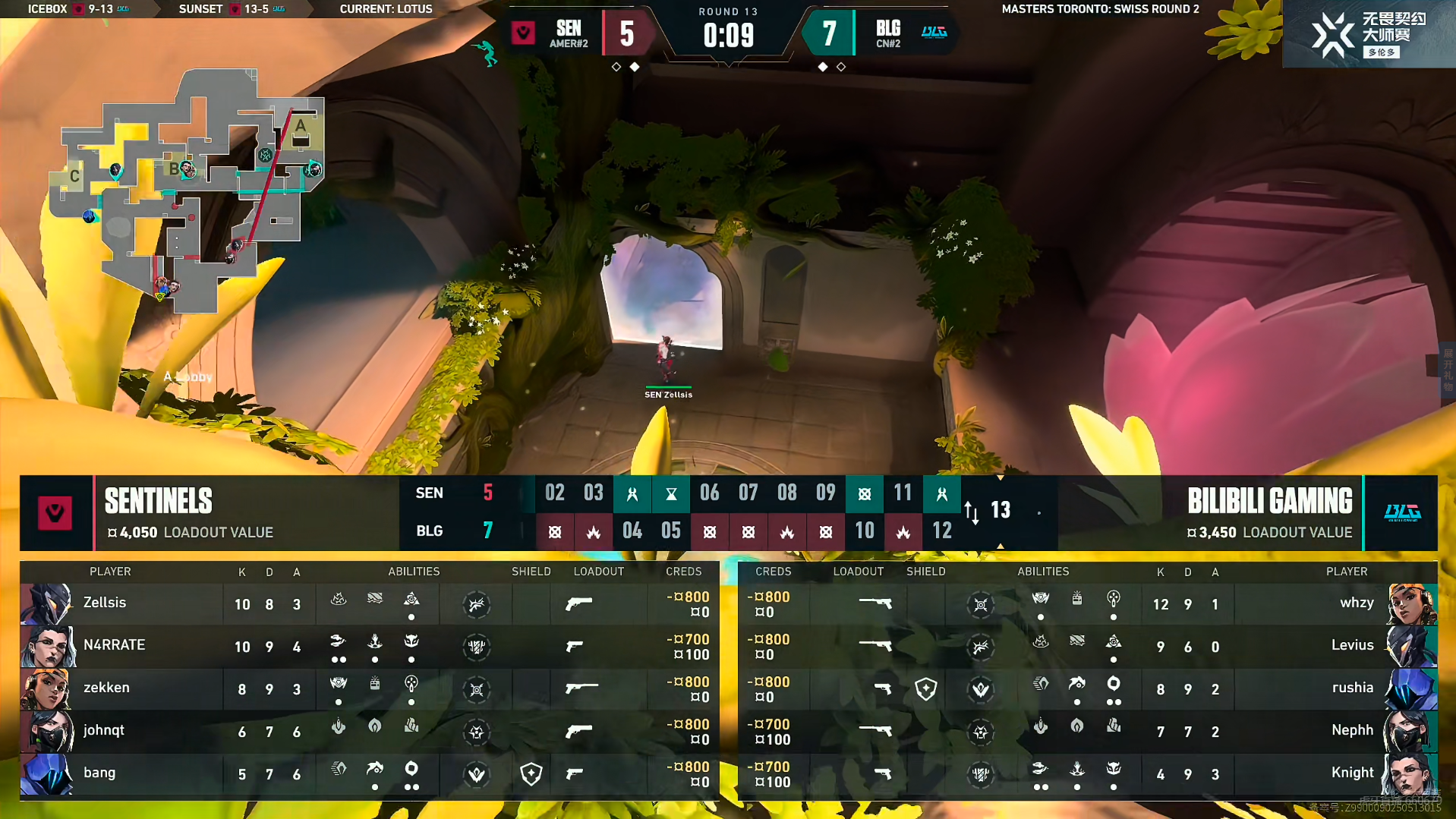Viewport: 1456px width, 819px height.
Task: Click Nephh's agent portrait
Action: [x=1410, y=732]
